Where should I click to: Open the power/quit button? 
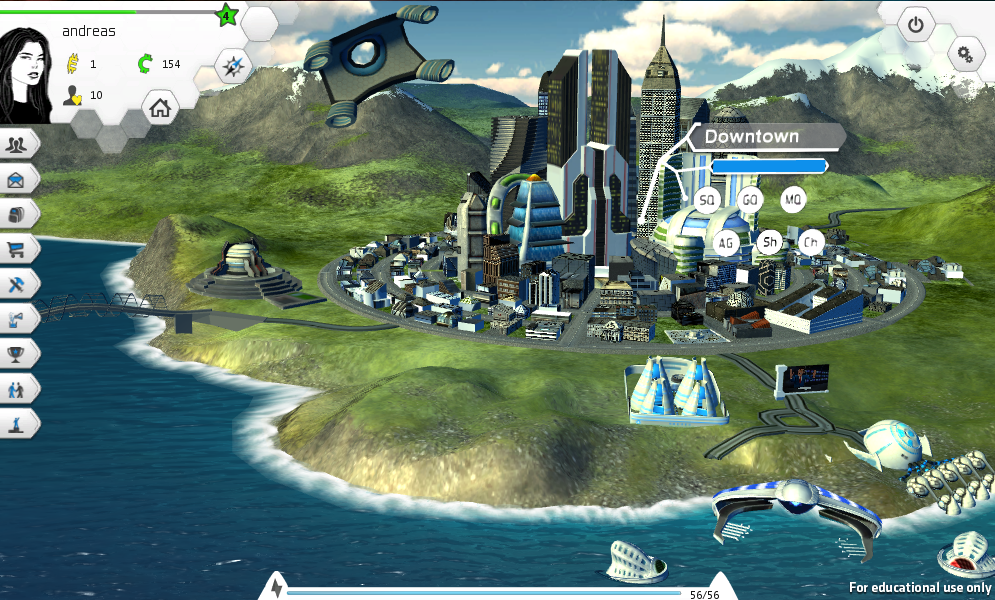click(916, 24)
